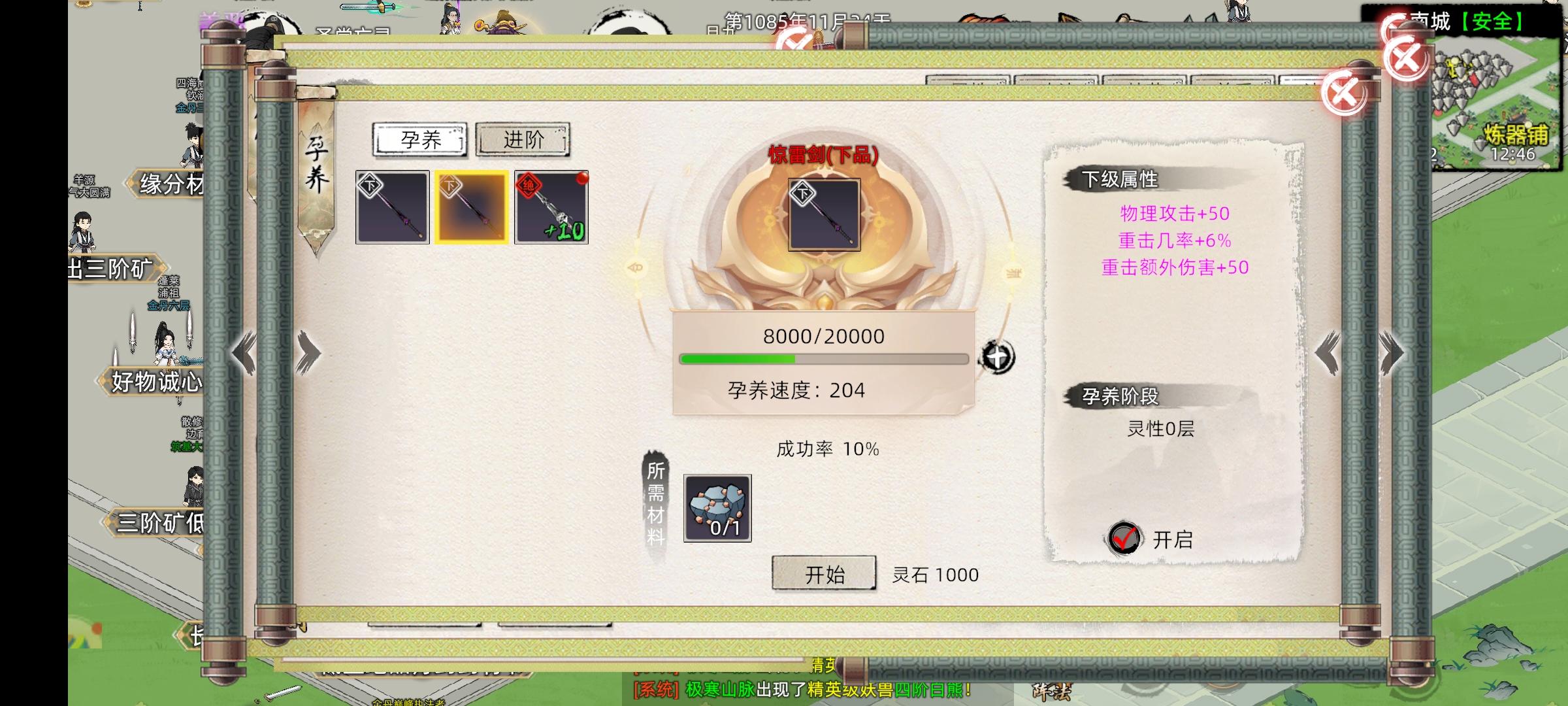Select the highlighted middle sword icon
The width and height of the screenshot is (1568, 706).
tap(472, 208)
